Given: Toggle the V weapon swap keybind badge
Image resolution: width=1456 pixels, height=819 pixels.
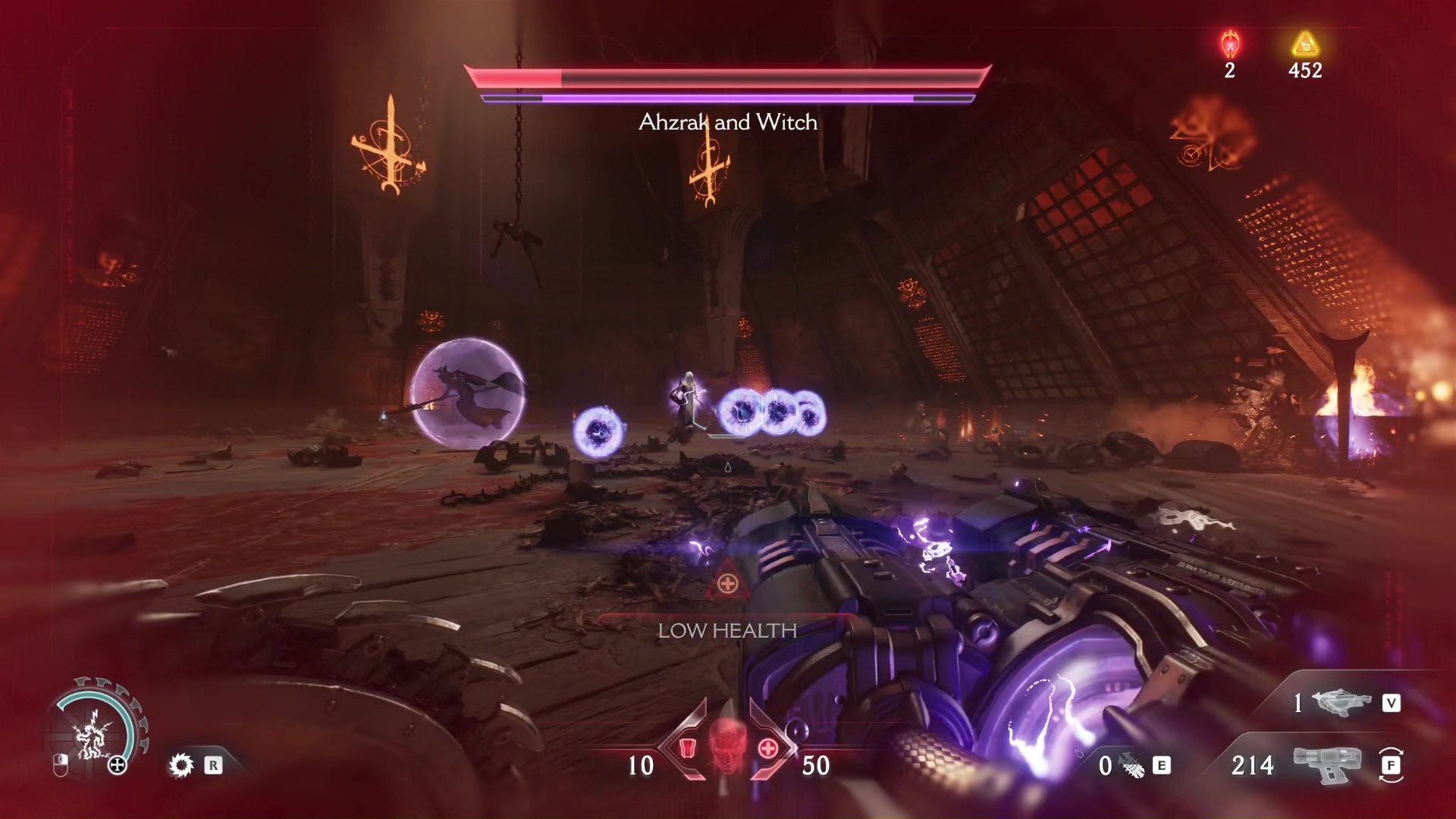Looking at the screenshot, I should coord(1392,703).
